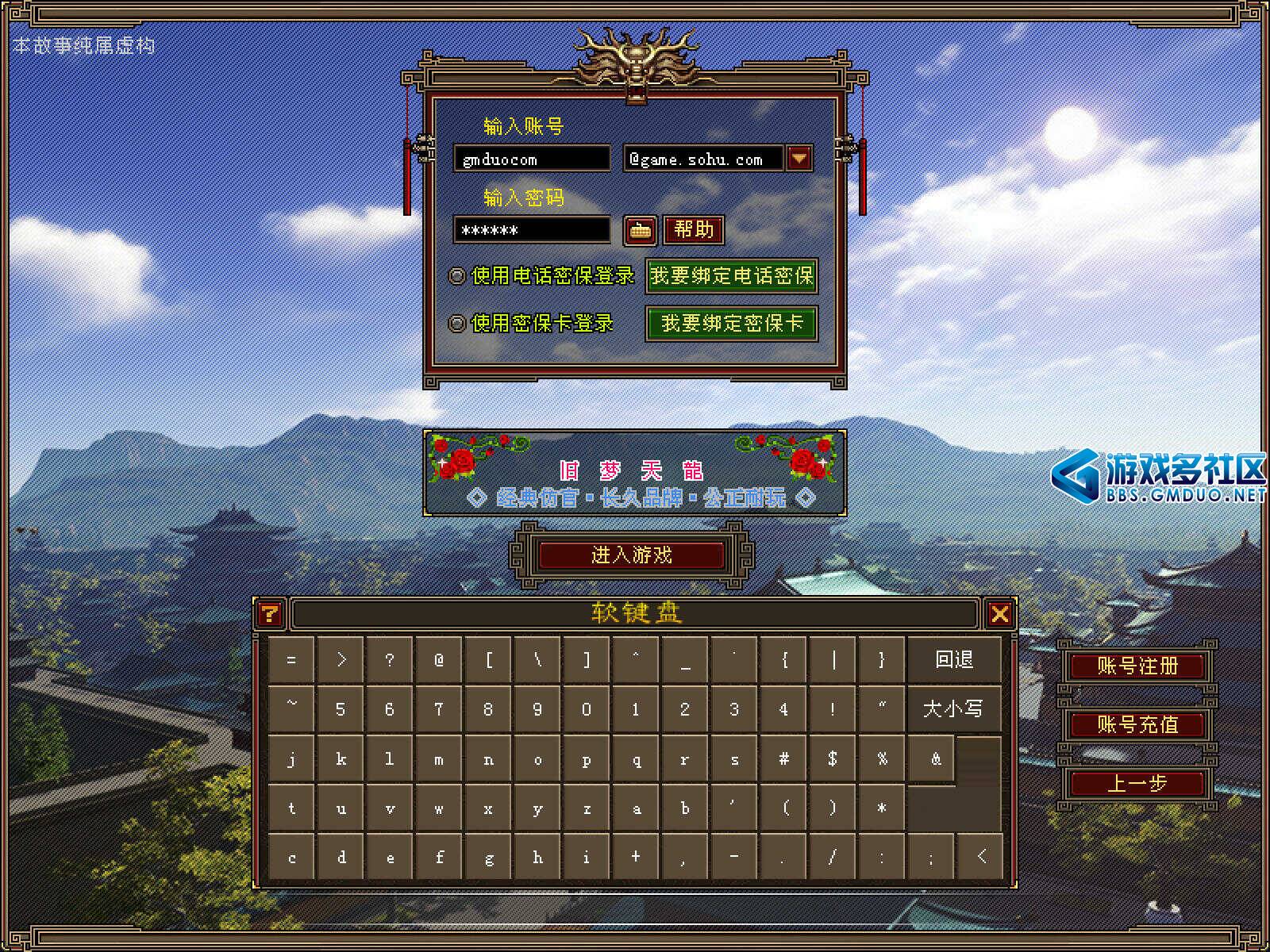This screenshot has height=952, width=1270.
Task: Select 使用密保卡登录 radio option
Action: 457,324
